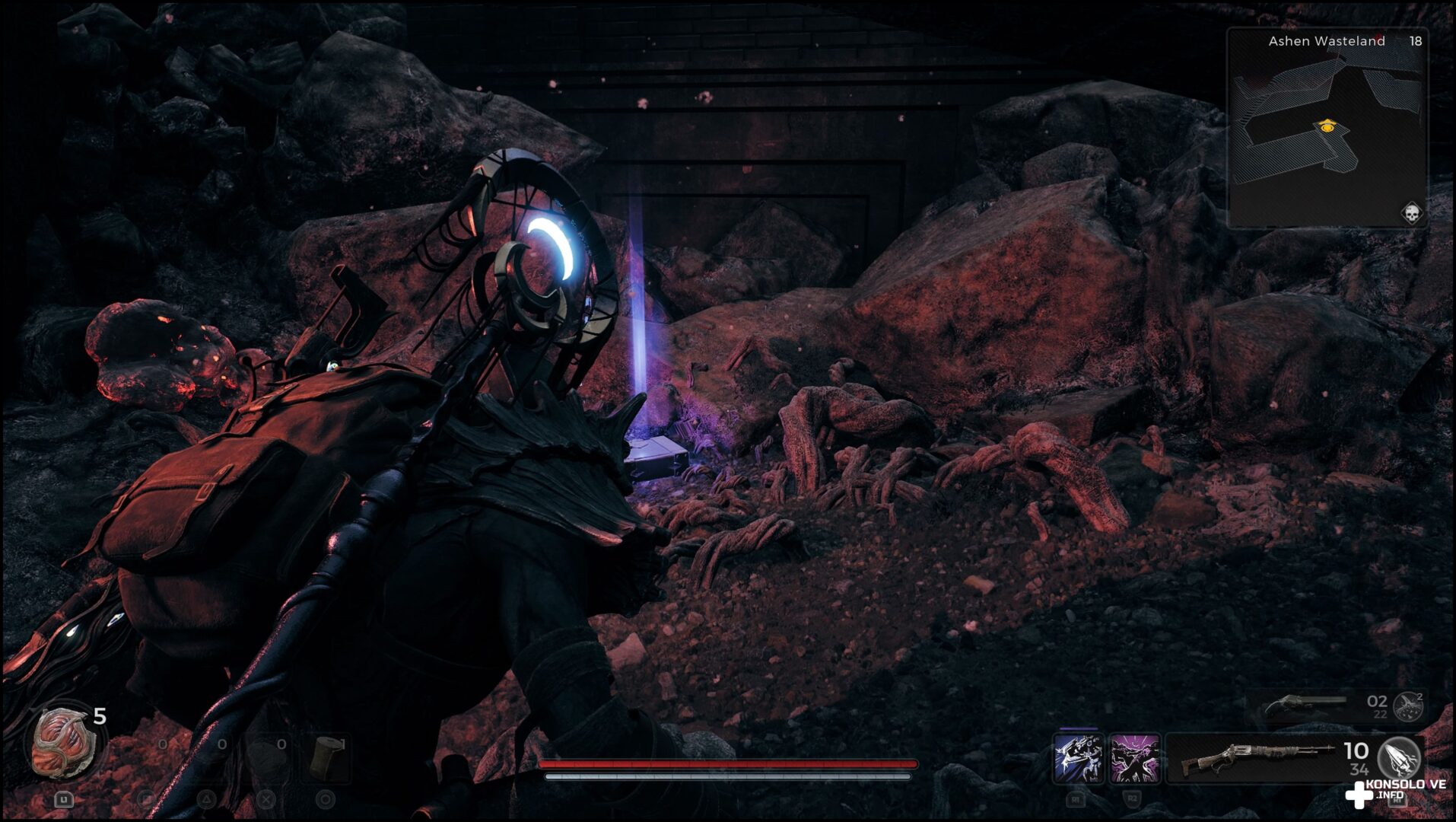Select the bandage consumable quick slot
Screen dimensions: 1456x822
[x=326, y=756]
